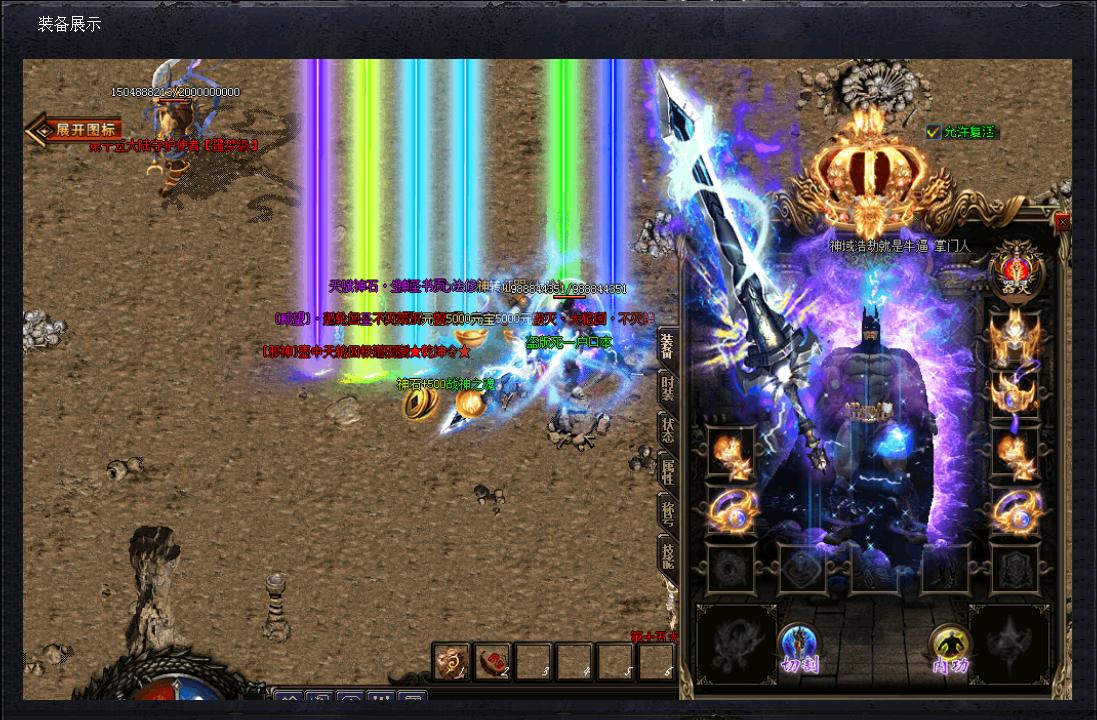Use the red scroll in hotbar slot 2
Image resolution: width=1097 pixels, height=720 pixels.
coord(492,662)
